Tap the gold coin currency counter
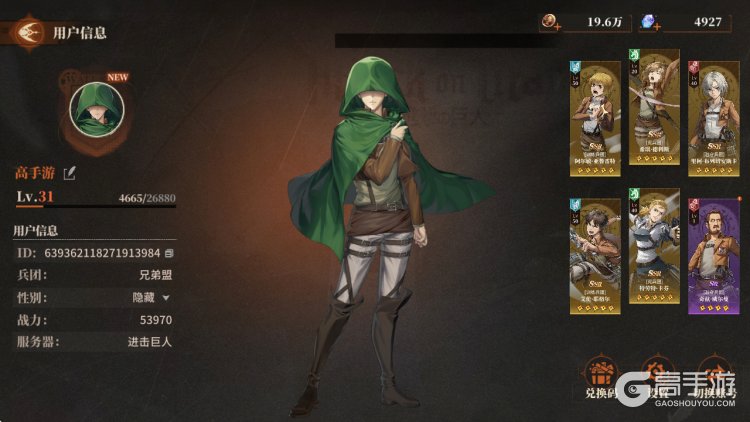 pos(584,21)
